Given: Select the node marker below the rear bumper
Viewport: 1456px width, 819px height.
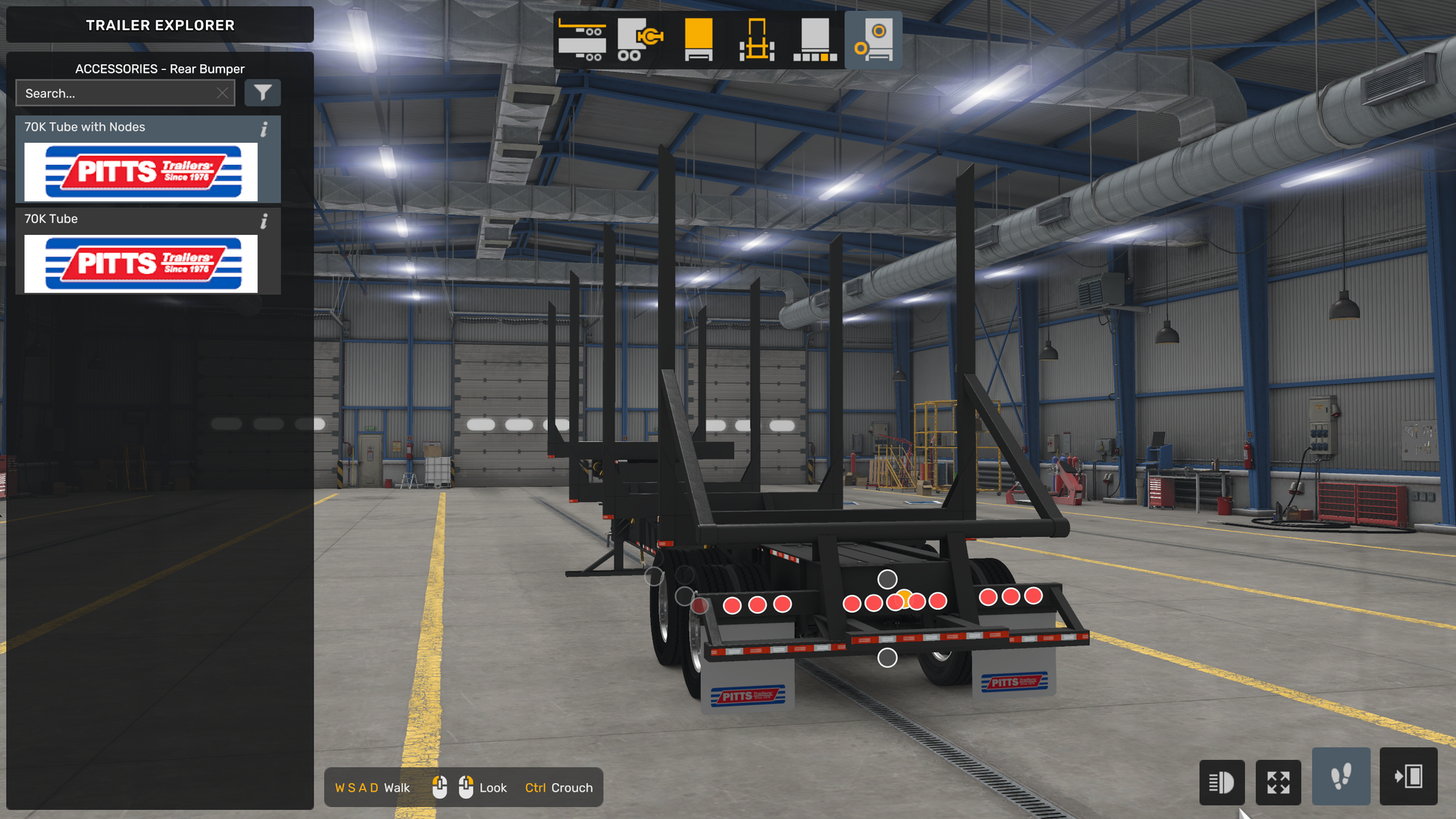Looking at the screenshot, I should (x=887, y=657).
